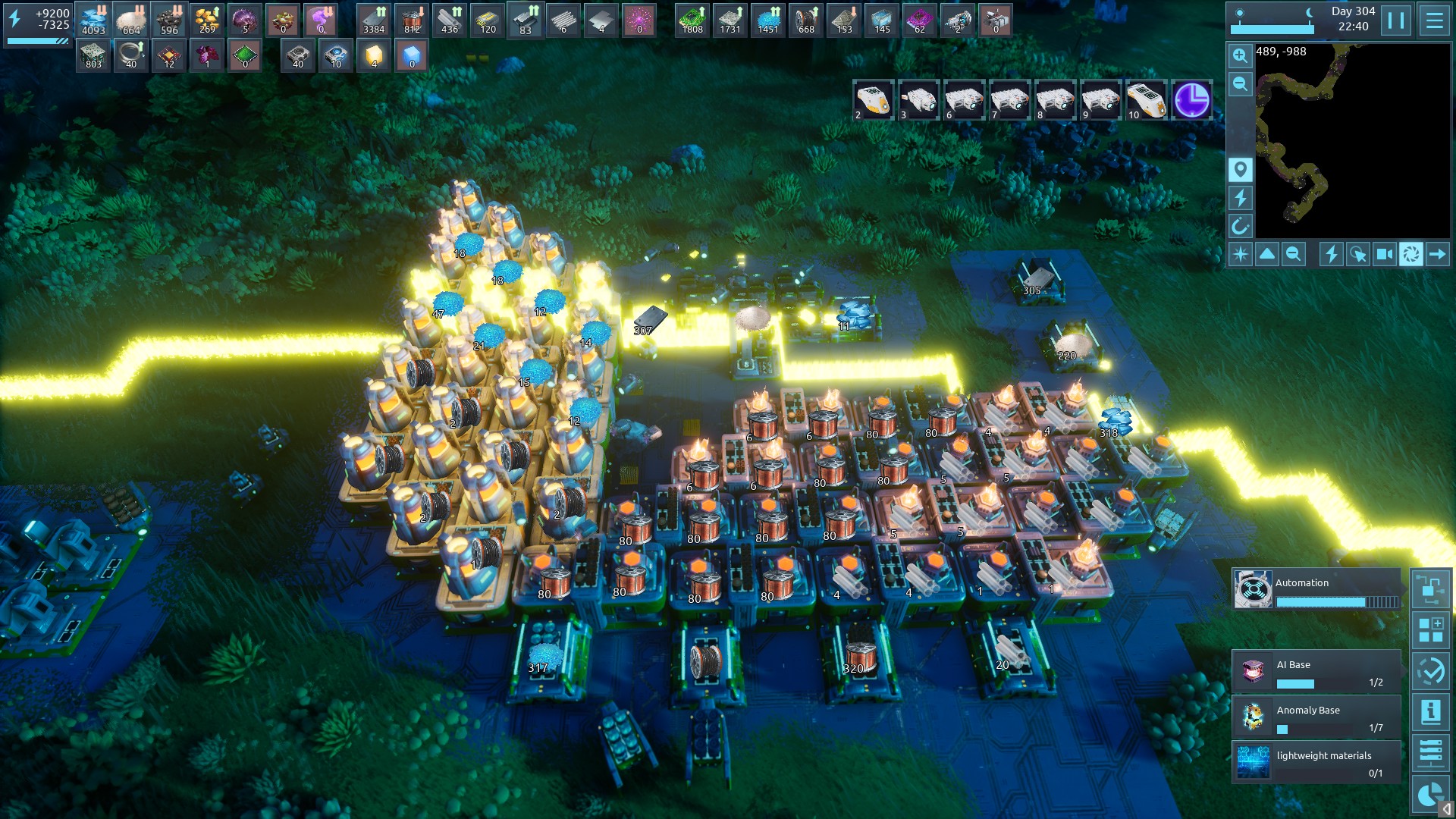Show the checkmark tasks panel
Viewport: 1456px width, 819px height.
(1431, 671)
